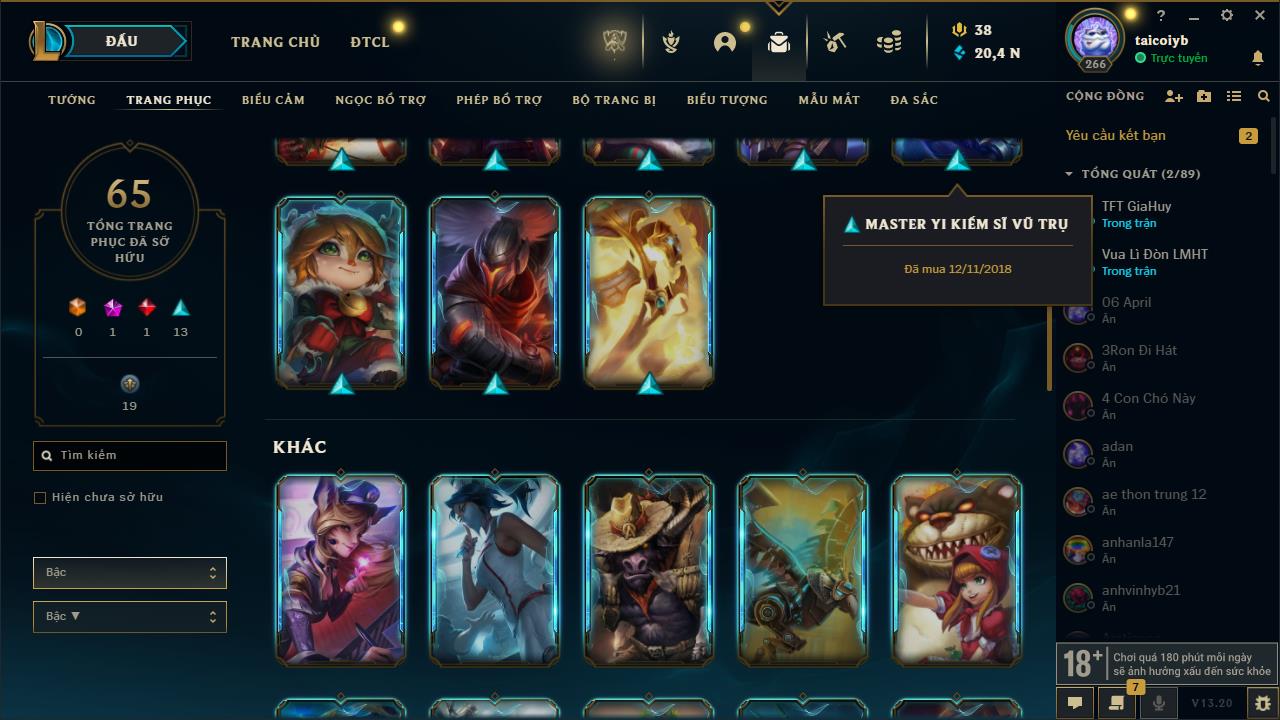Open the second 'Bậc' order dropdown
The height and width of the screenshot is (720, 1280).
click(129, 616)
